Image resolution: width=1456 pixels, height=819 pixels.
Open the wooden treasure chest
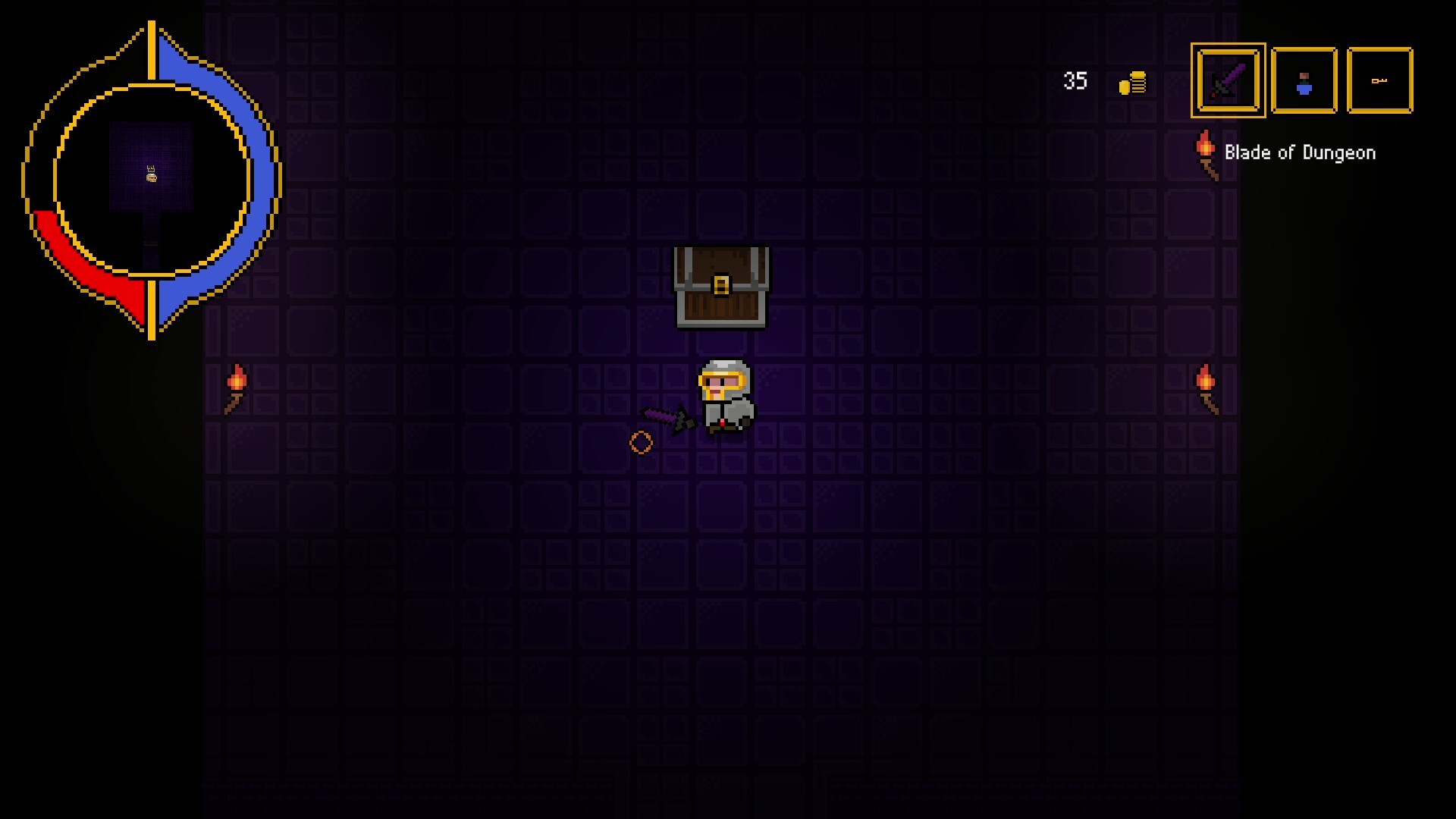[722, 288]
